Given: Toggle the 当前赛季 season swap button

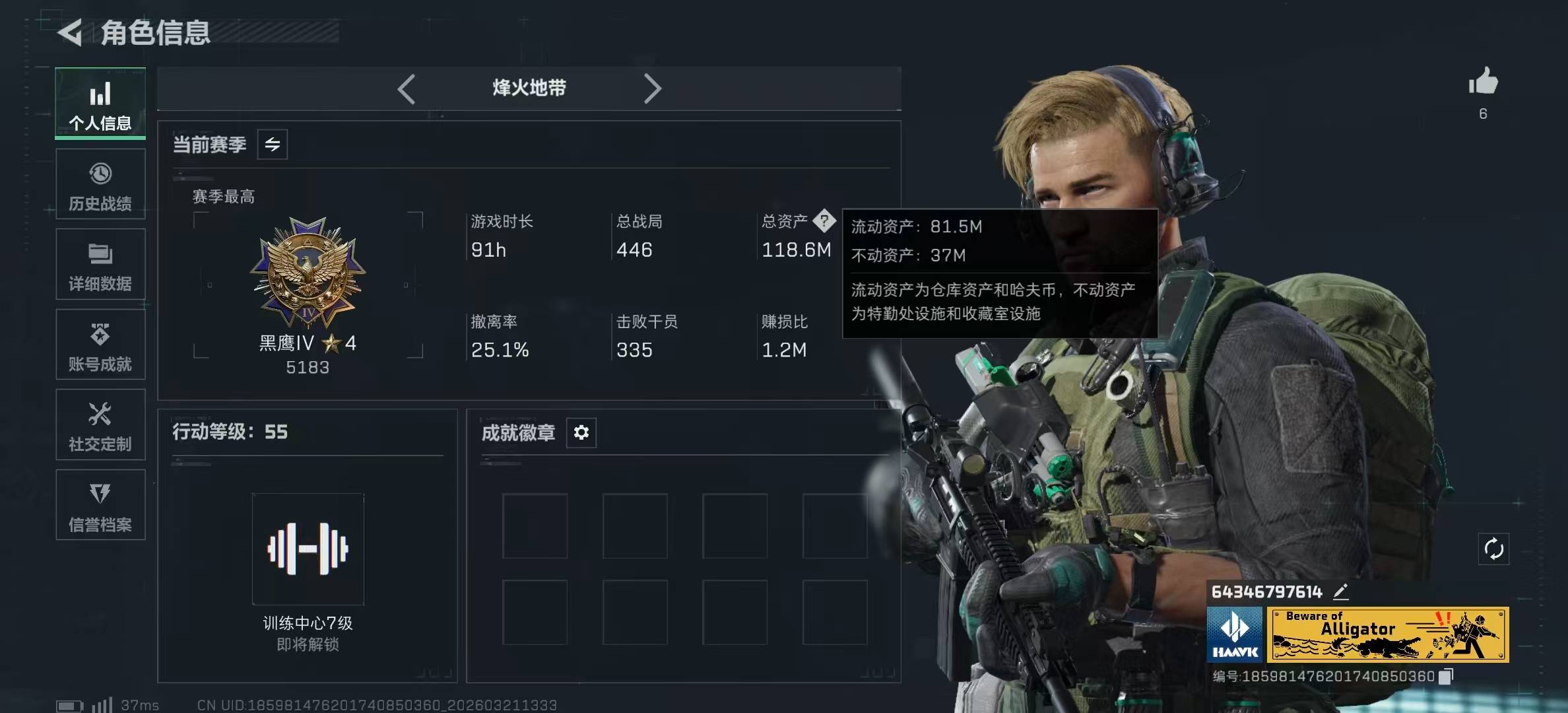Looking at the screenshot, I should click(x=273, y=145).
